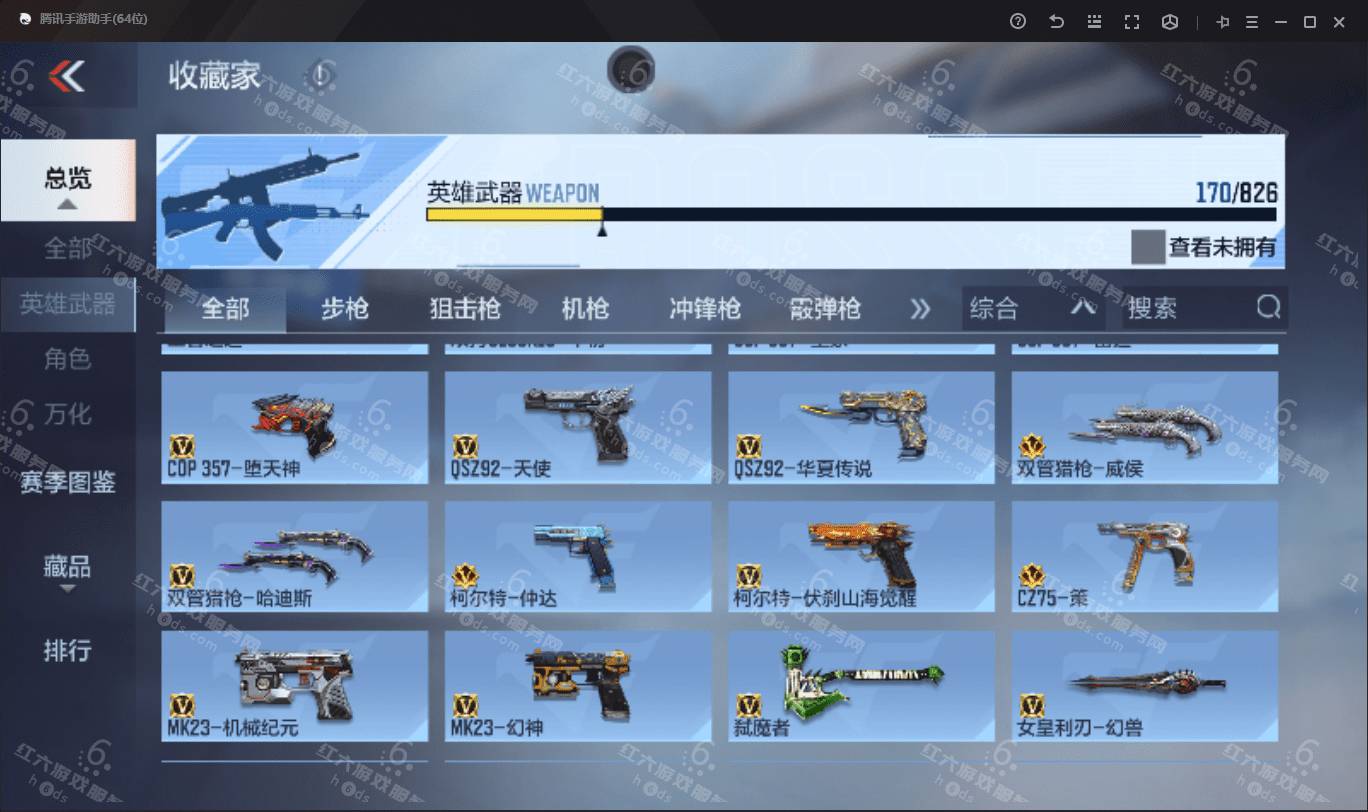Open the 弑魔者 weapon card
1368x812 pixels.
[x=861, y=686]
